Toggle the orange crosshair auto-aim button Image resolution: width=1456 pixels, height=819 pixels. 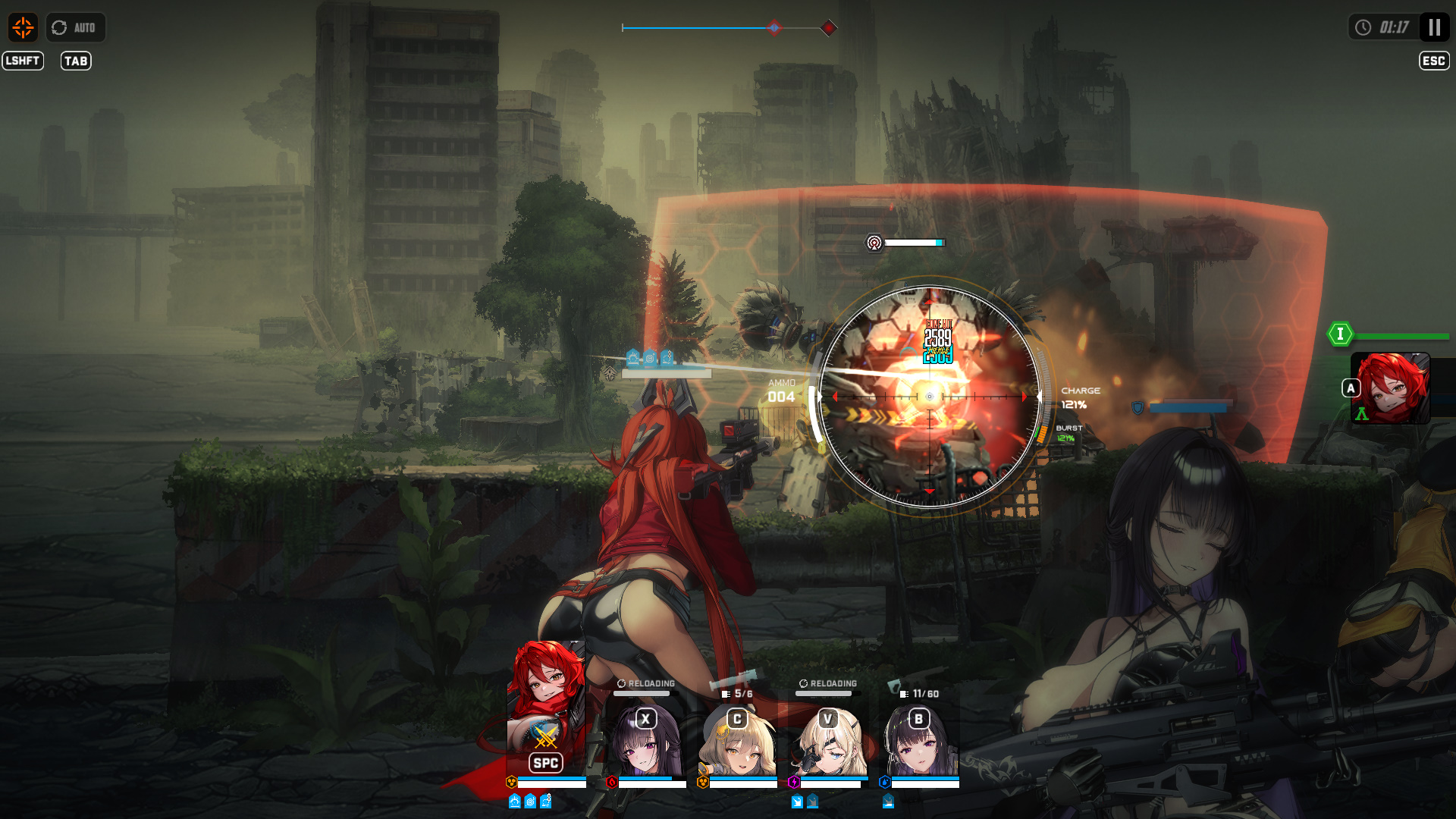23,28
